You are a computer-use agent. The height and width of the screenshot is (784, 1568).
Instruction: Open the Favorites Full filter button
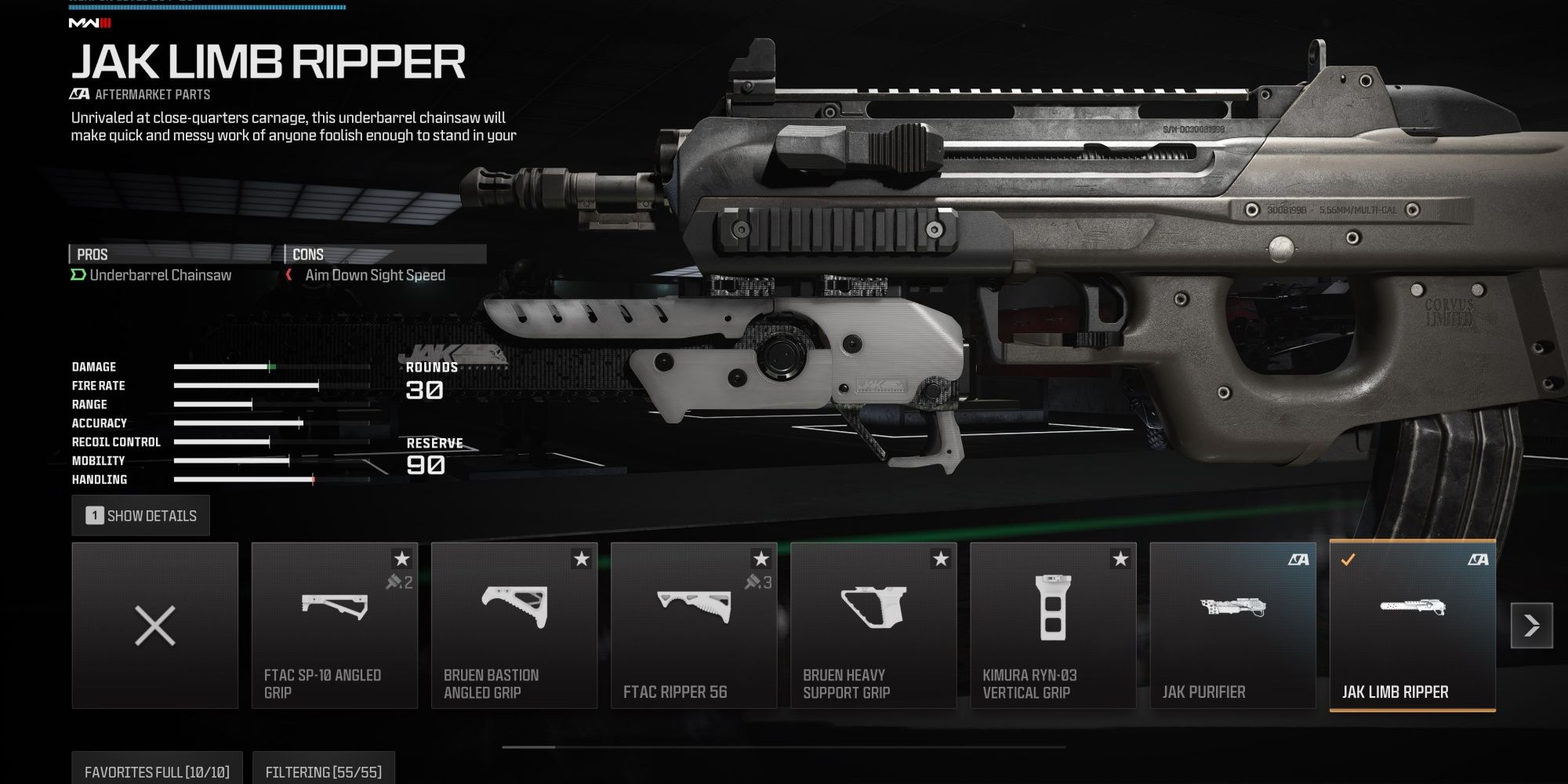click(x=157, y=771)
